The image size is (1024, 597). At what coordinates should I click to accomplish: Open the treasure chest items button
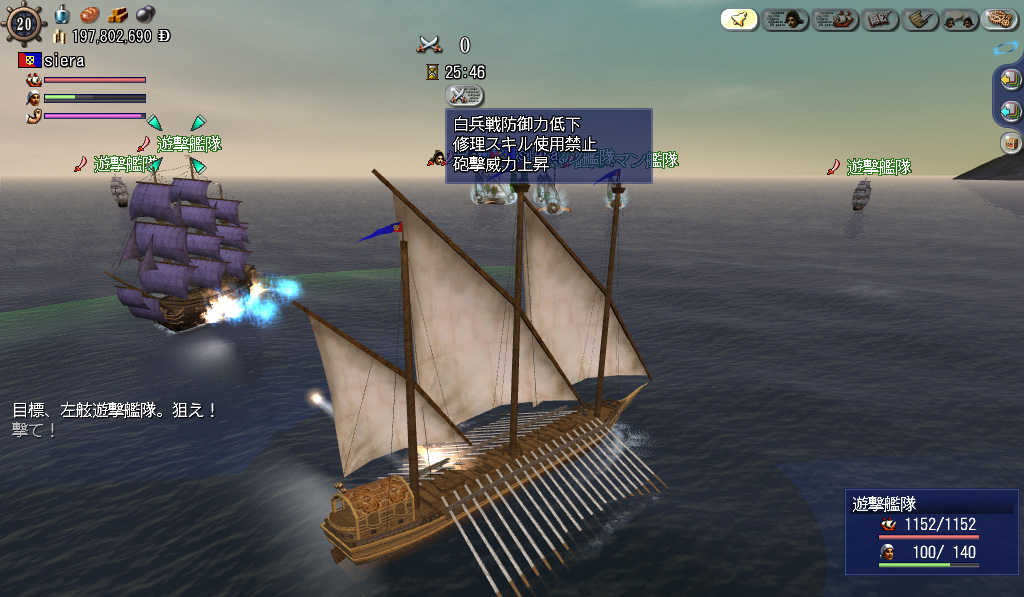pos(1010,143)
